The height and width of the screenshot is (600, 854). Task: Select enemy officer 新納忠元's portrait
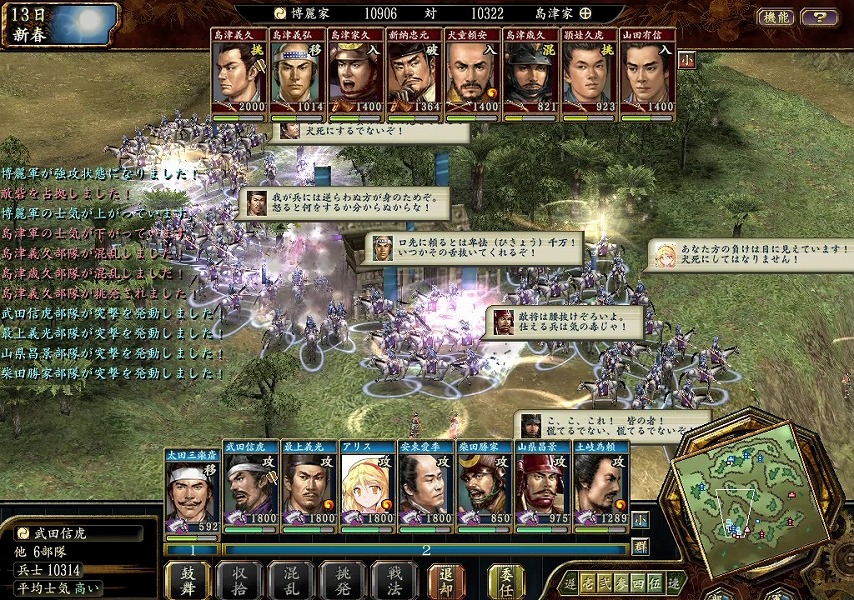[413, 73]
